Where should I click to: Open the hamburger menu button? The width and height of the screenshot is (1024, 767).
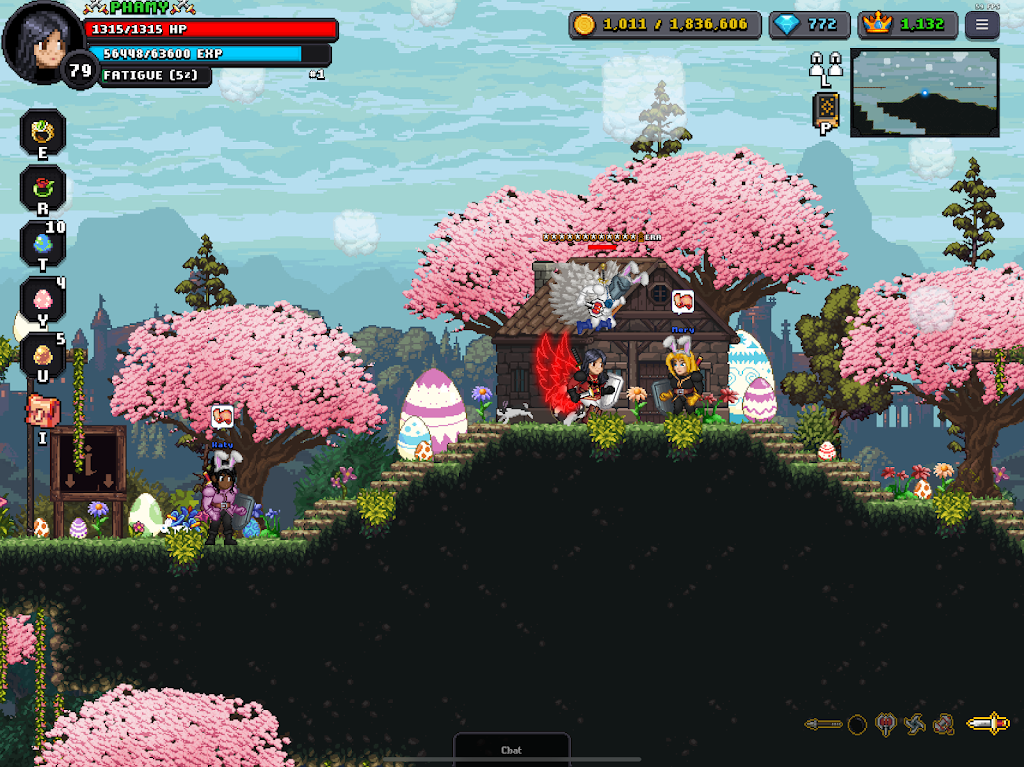pos(981,25)
